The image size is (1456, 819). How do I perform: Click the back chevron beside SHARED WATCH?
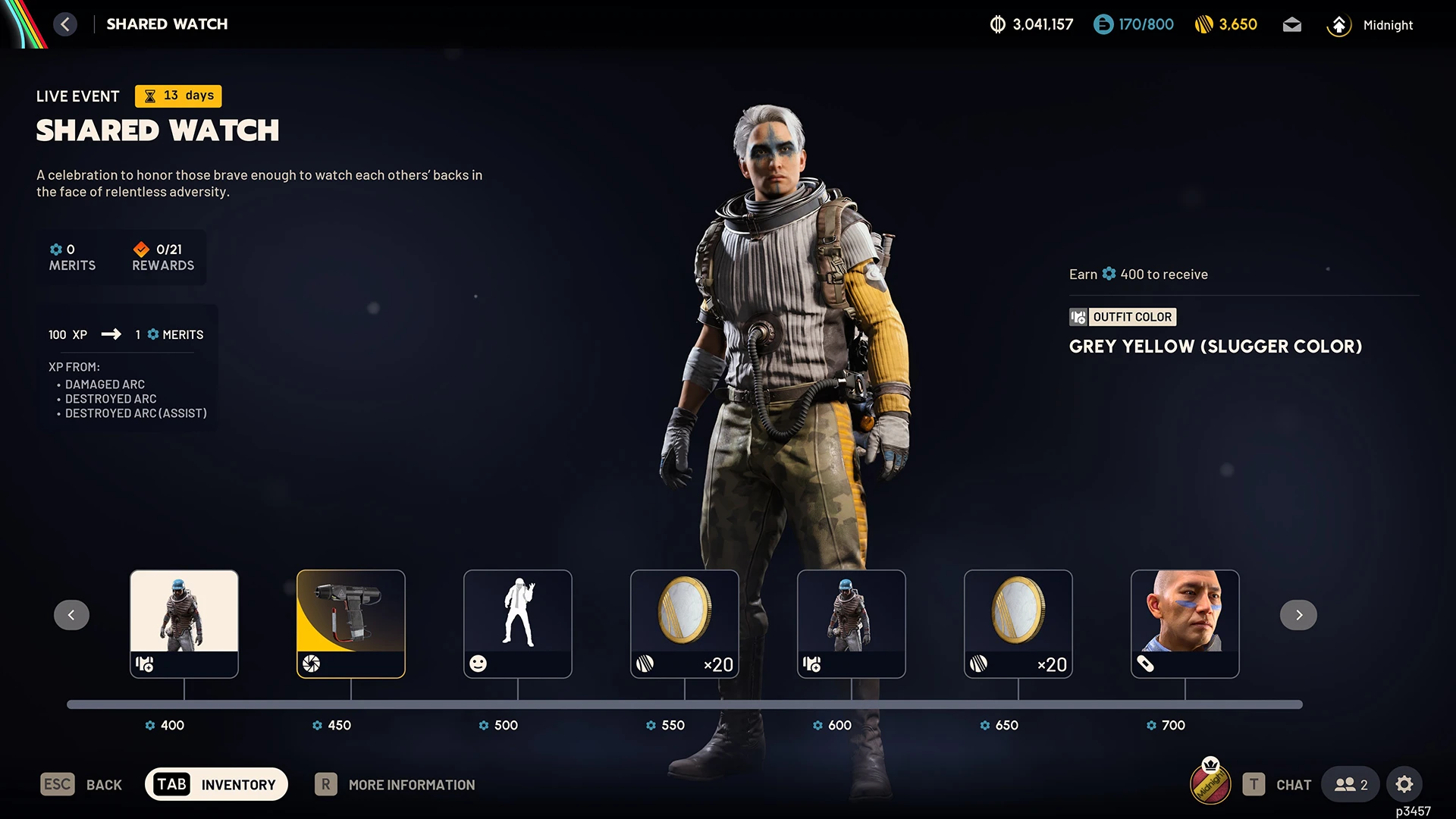(x=65, y=24)
